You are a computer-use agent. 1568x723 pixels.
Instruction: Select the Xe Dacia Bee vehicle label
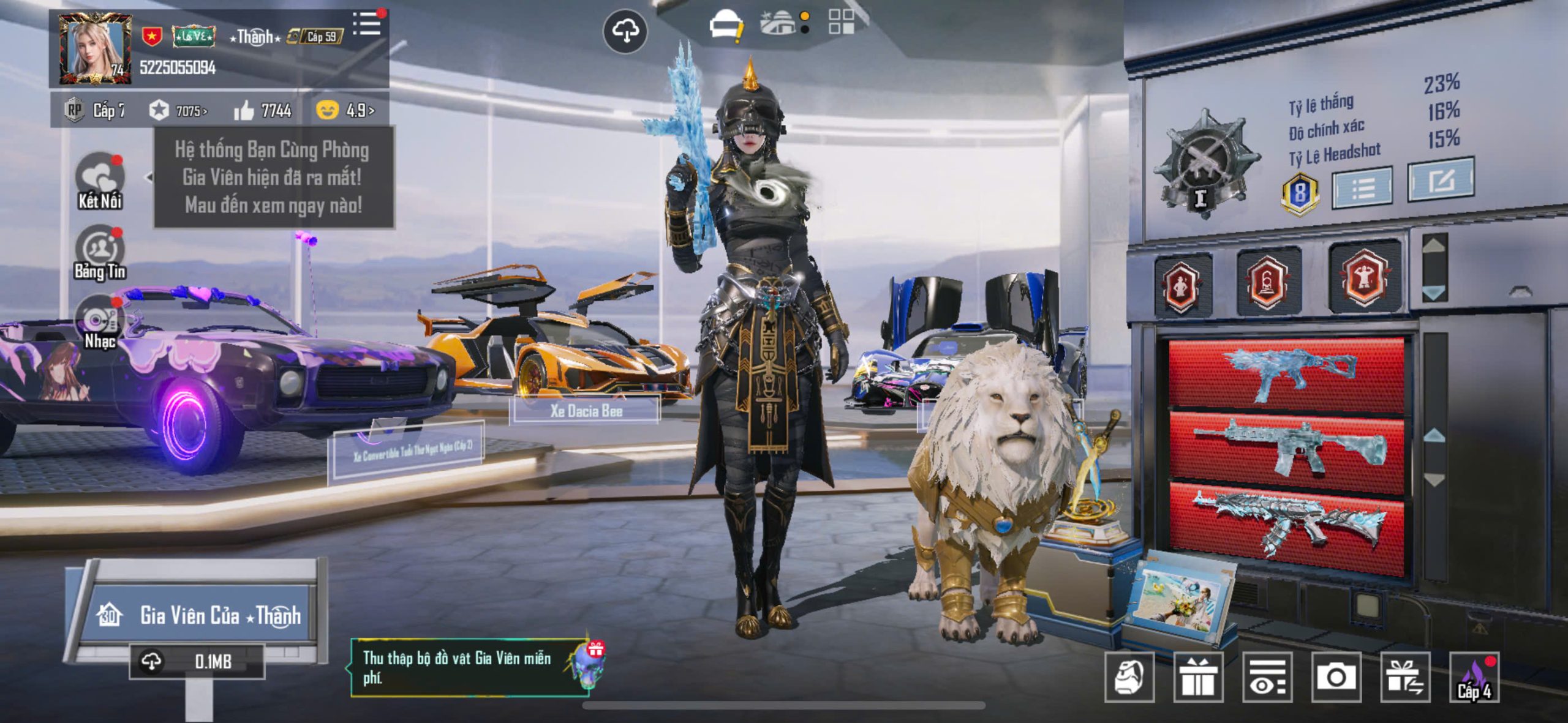click(x=586, y=411)
